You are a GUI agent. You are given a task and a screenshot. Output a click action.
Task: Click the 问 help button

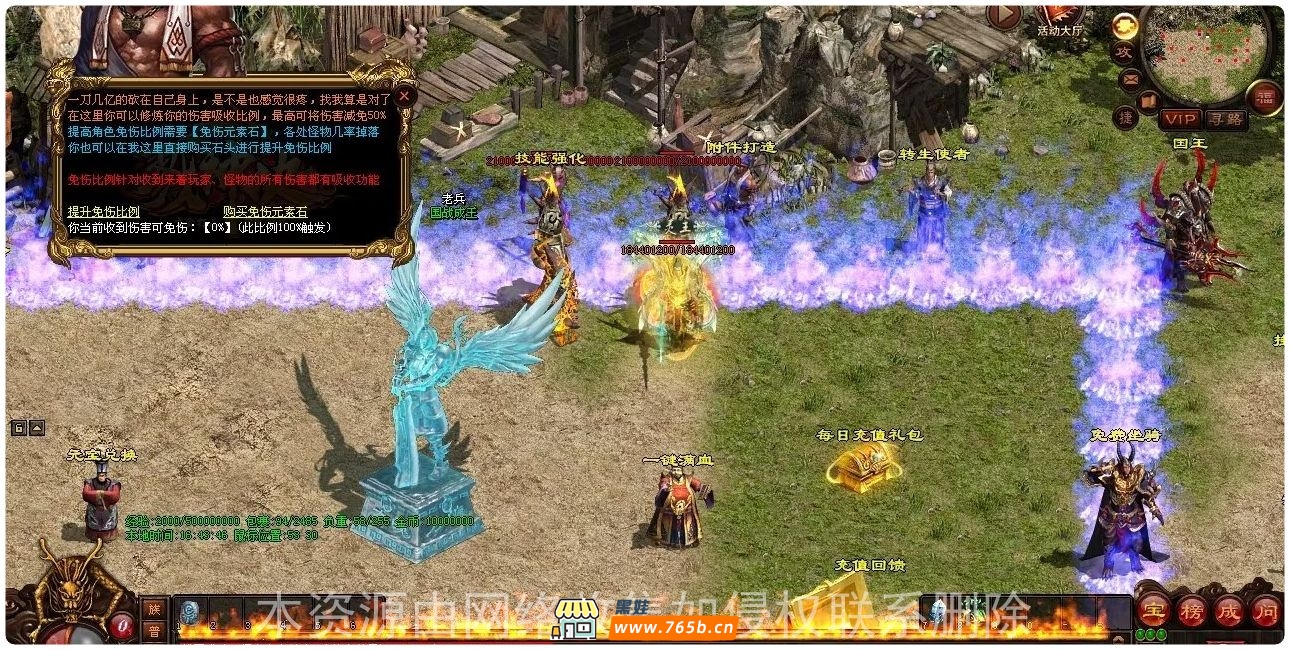[x=1265, y=610]
